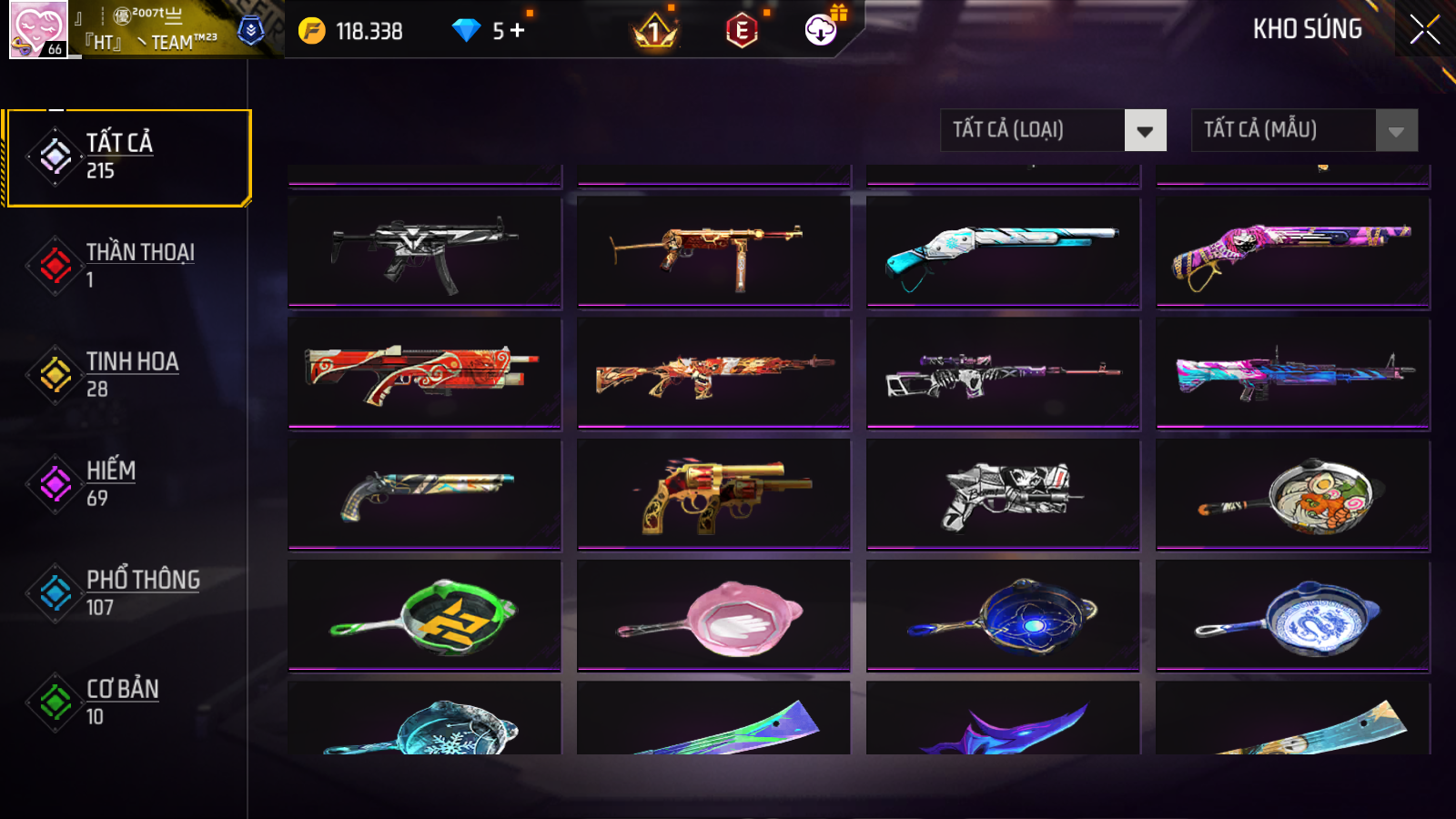Open the player profile avatar

[38, 29]
